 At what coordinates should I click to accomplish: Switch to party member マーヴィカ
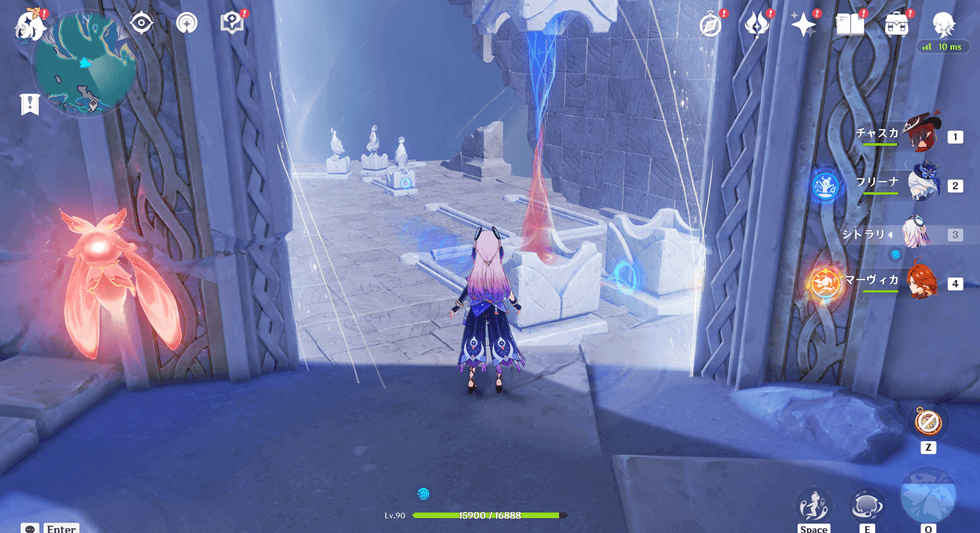point(919,282)
